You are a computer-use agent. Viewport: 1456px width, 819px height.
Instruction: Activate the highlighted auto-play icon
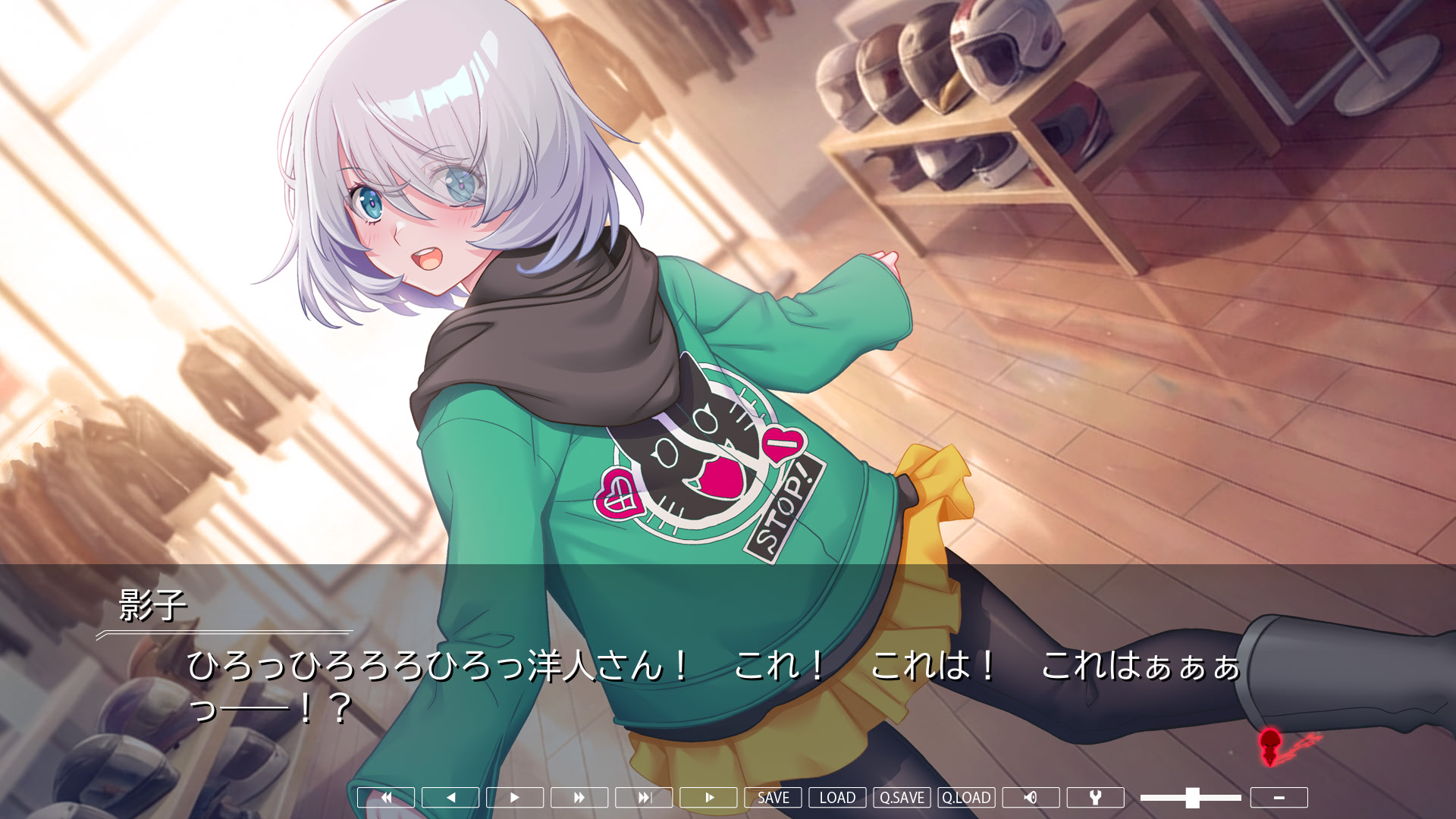[x=710, y=797]
